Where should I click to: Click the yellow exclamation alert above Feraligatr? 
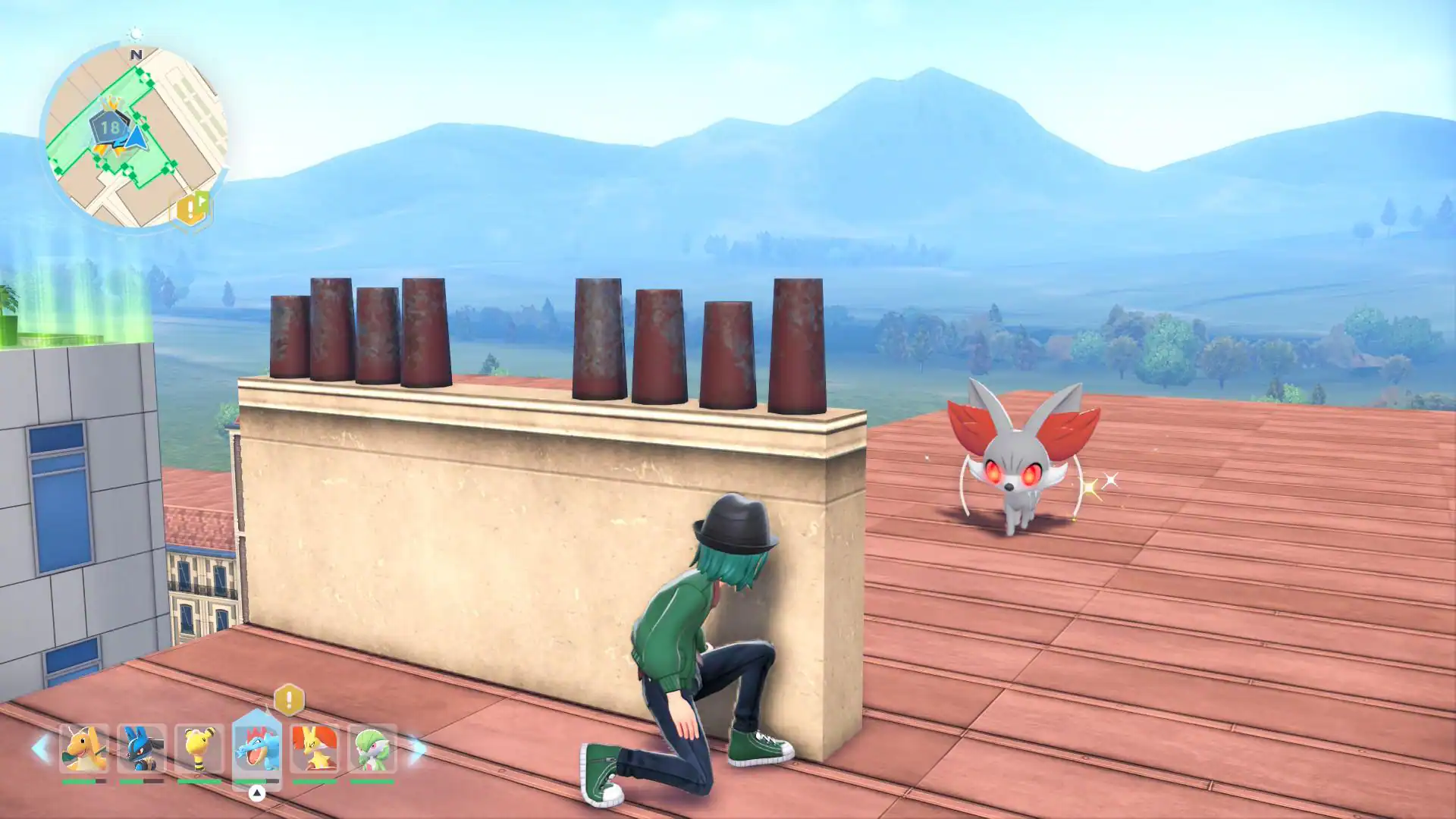(x=289, y=699)
